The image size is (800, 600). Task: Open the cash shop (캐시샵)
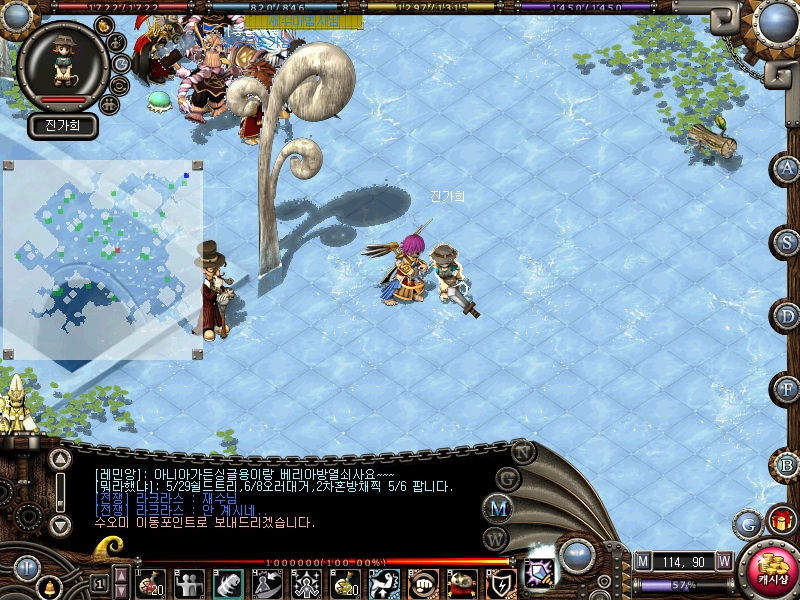tap(771, 571)
